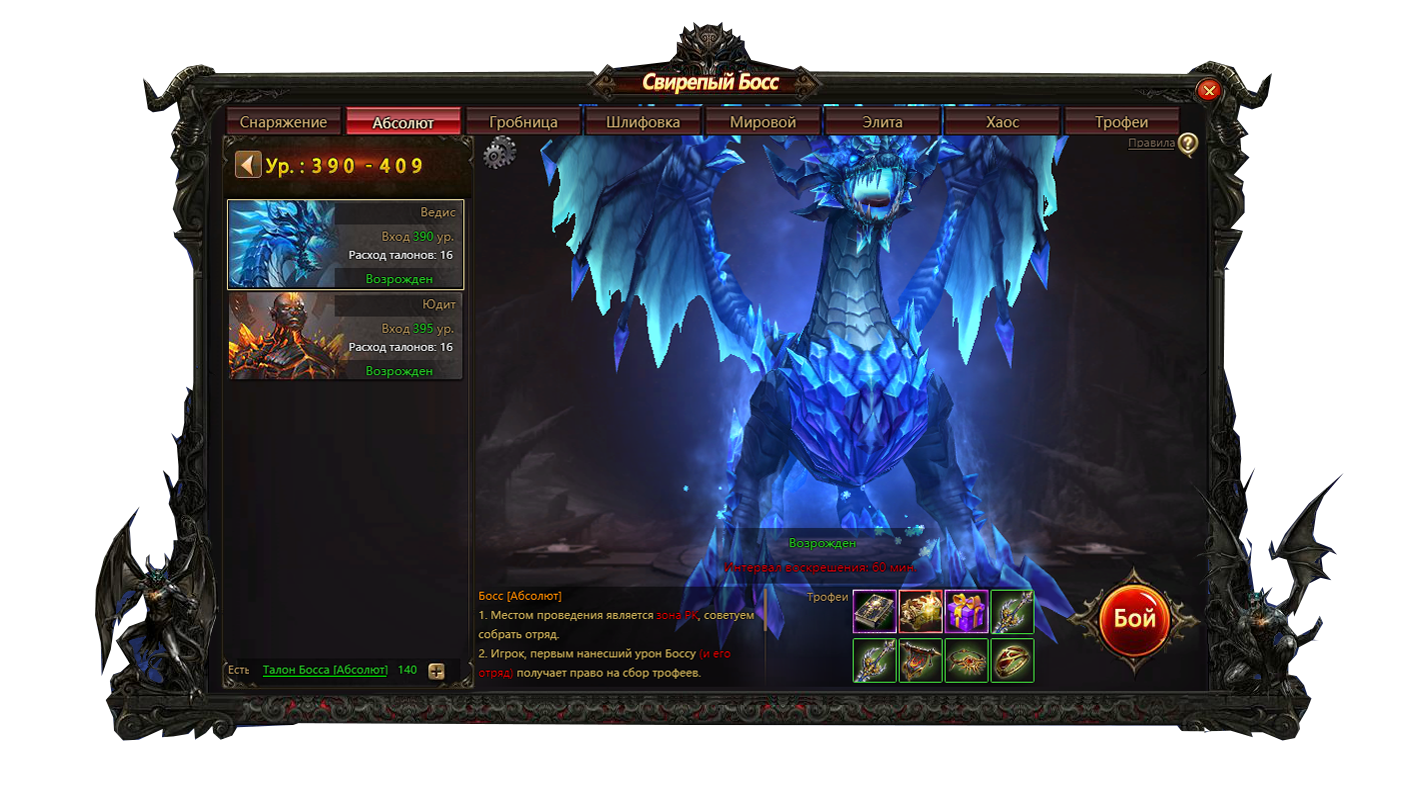The image size is (1409, 807).
Task: Start the fight with the Бой button
Action: [x=1134, y=619]
